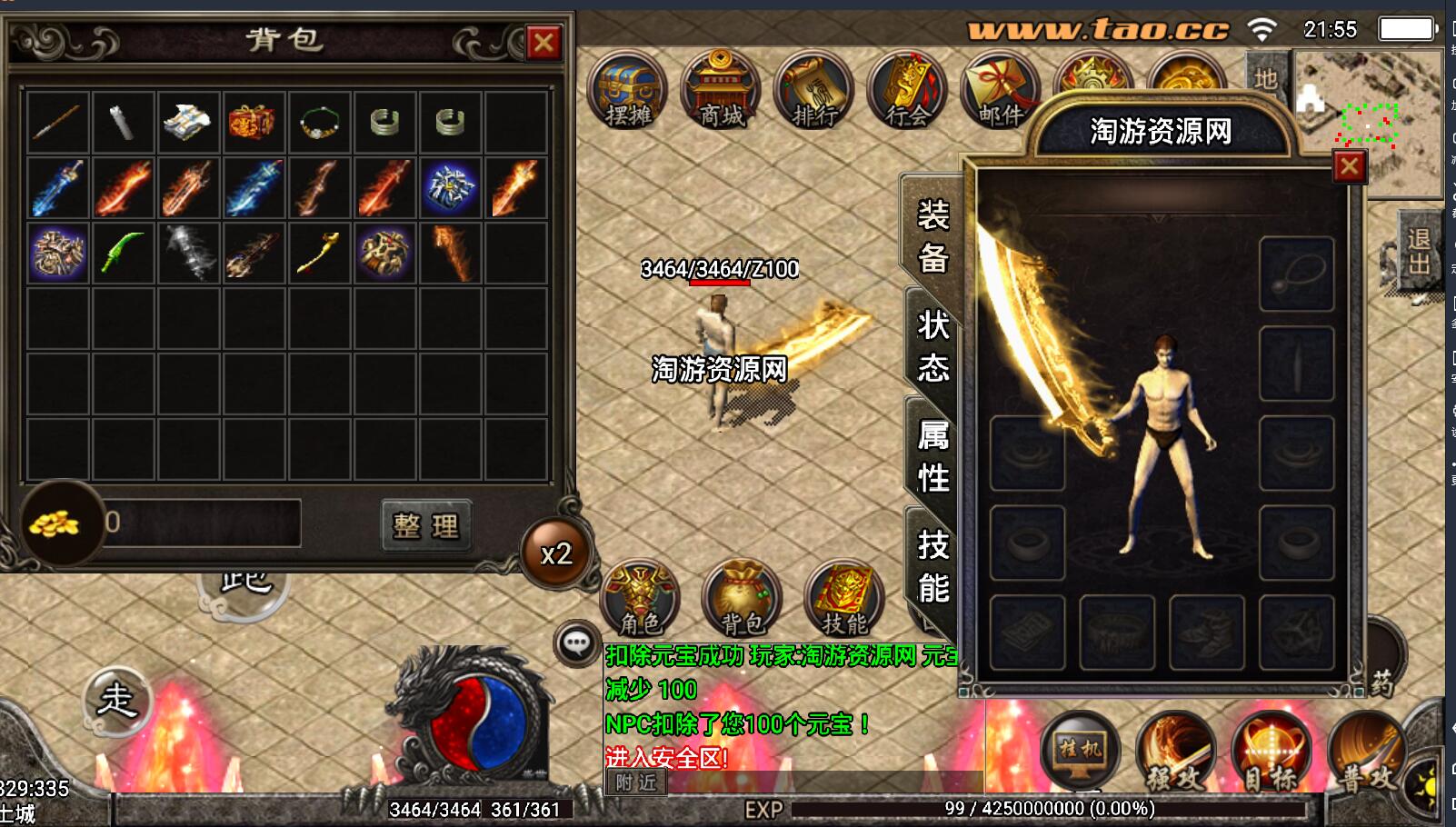Click the 退出 exit button
Image resolution: width=1456 pixels, height=827 pixels.
tap(1418, 252)
